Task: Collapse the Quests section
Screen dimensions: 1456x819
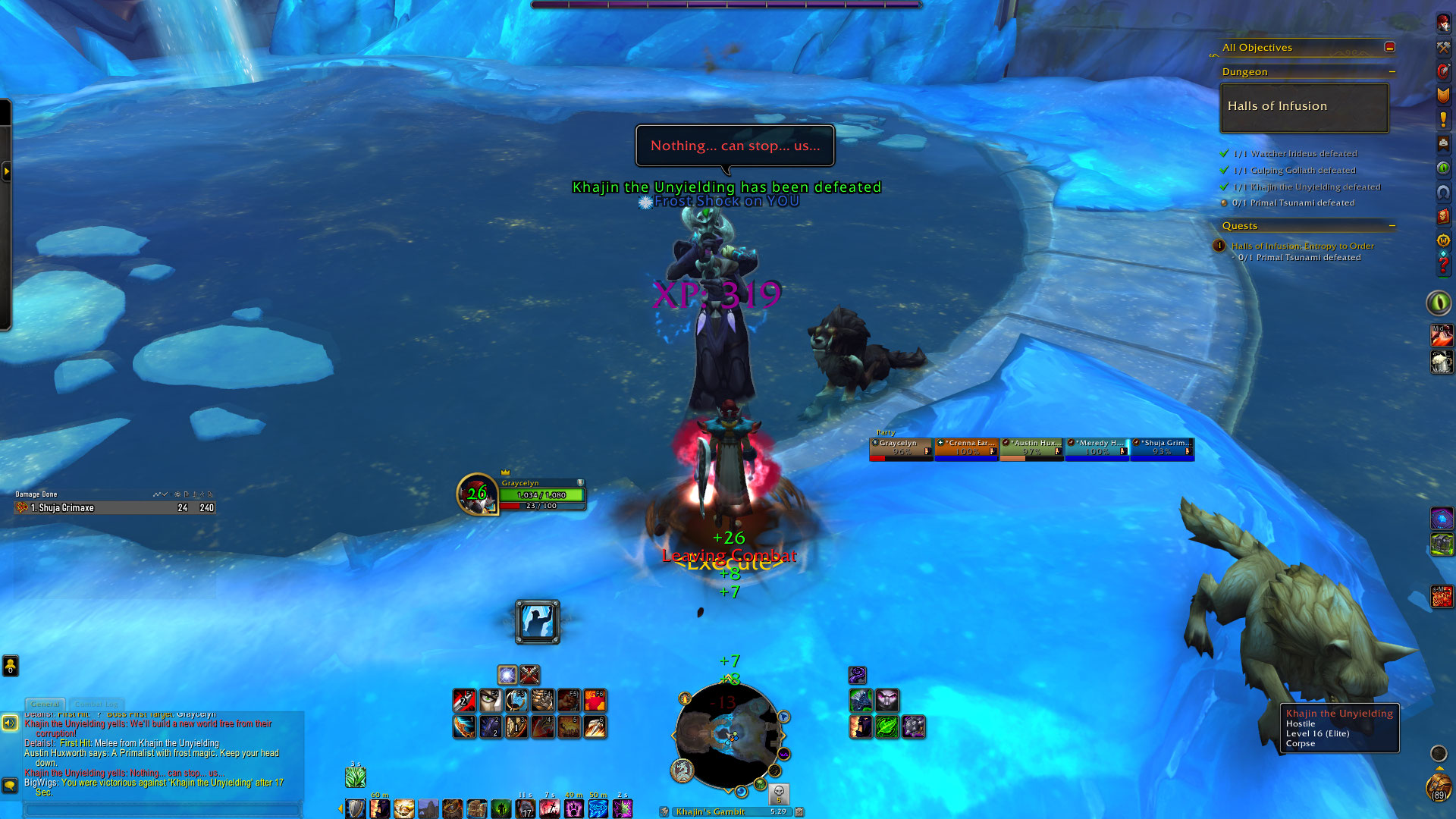Action: pos(1392,226)
